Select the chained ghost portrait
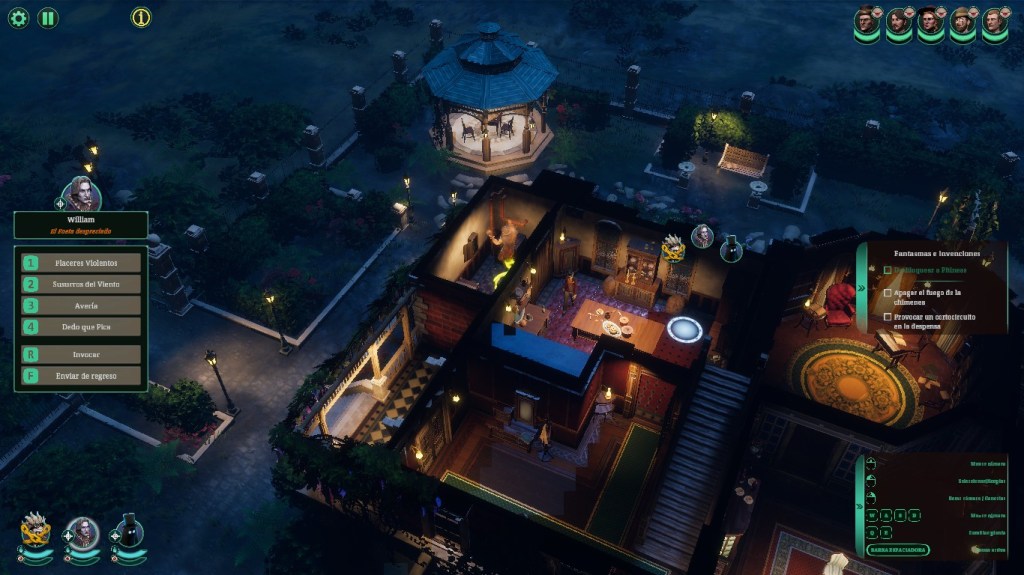1024x575 pixels. [x=35, y=532]
